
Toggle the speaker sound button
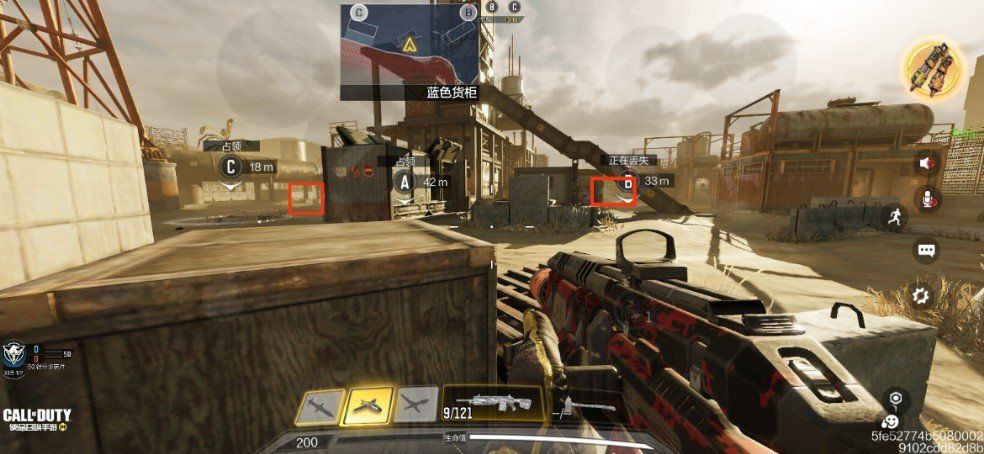(927, 162)
